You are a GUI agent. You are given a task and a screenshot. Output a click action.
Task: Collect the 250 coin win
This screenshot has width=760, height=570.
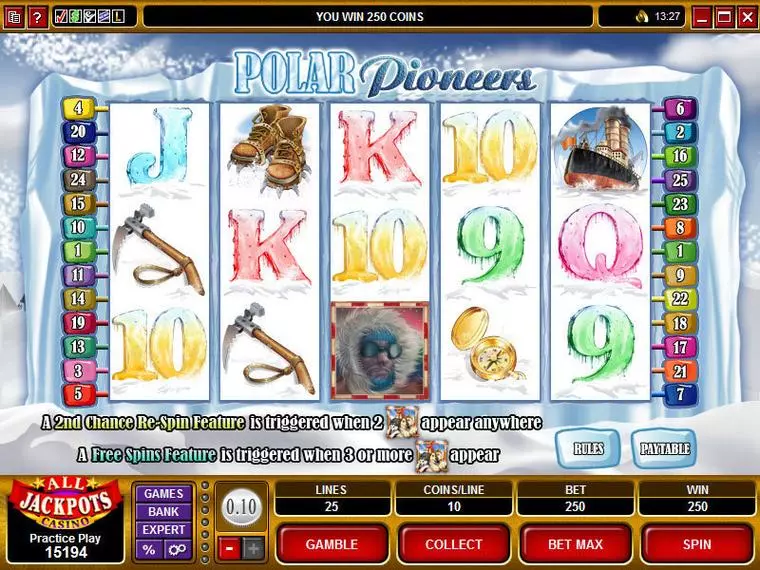tap(453, 544)
